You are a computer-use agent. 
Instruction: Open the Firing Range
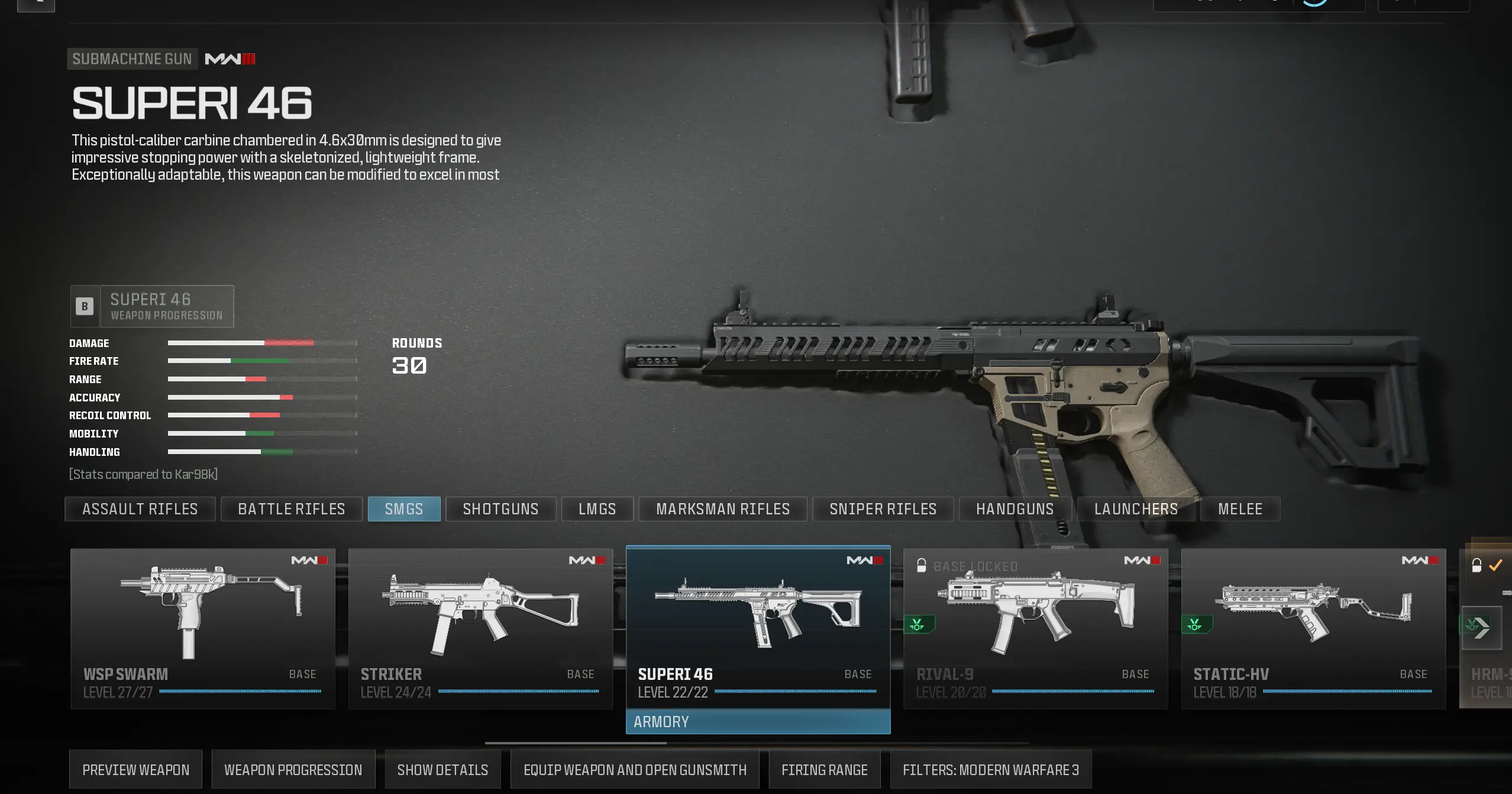[825, 769]
